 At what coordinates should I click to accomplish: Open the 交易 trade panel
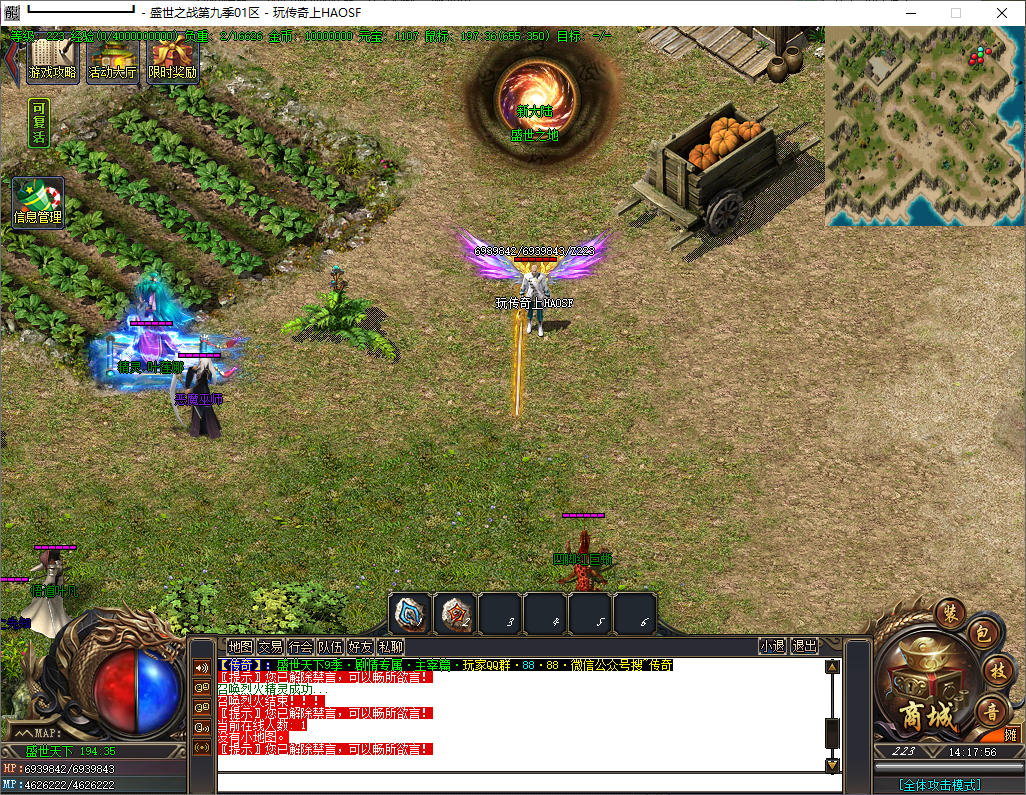pyautogui.click(x=270, y=647)
